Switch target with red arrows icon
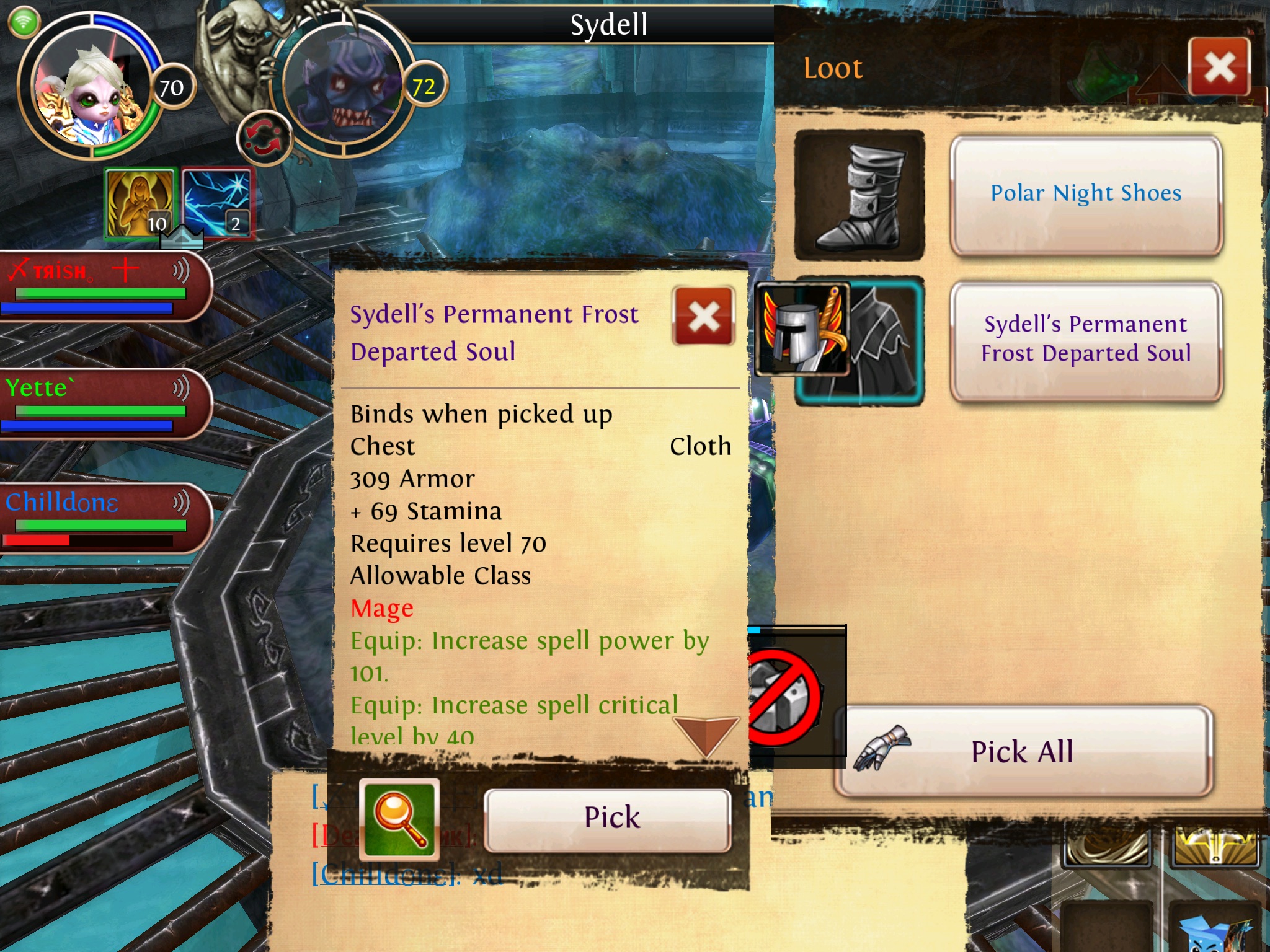 point(264,139)
